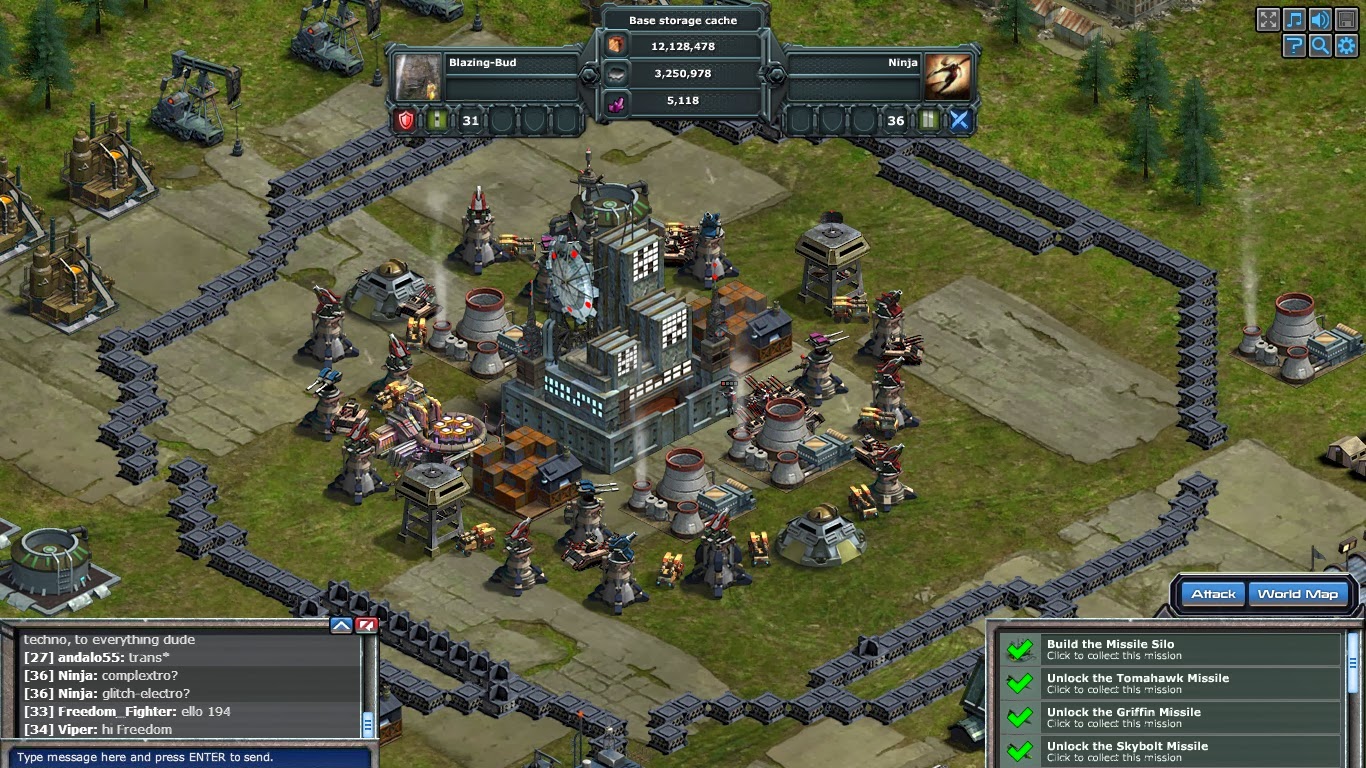Screen dimensions: 1366x768
Task: Toggle the sound effects speaker
Action: [x=1320, y=20]
